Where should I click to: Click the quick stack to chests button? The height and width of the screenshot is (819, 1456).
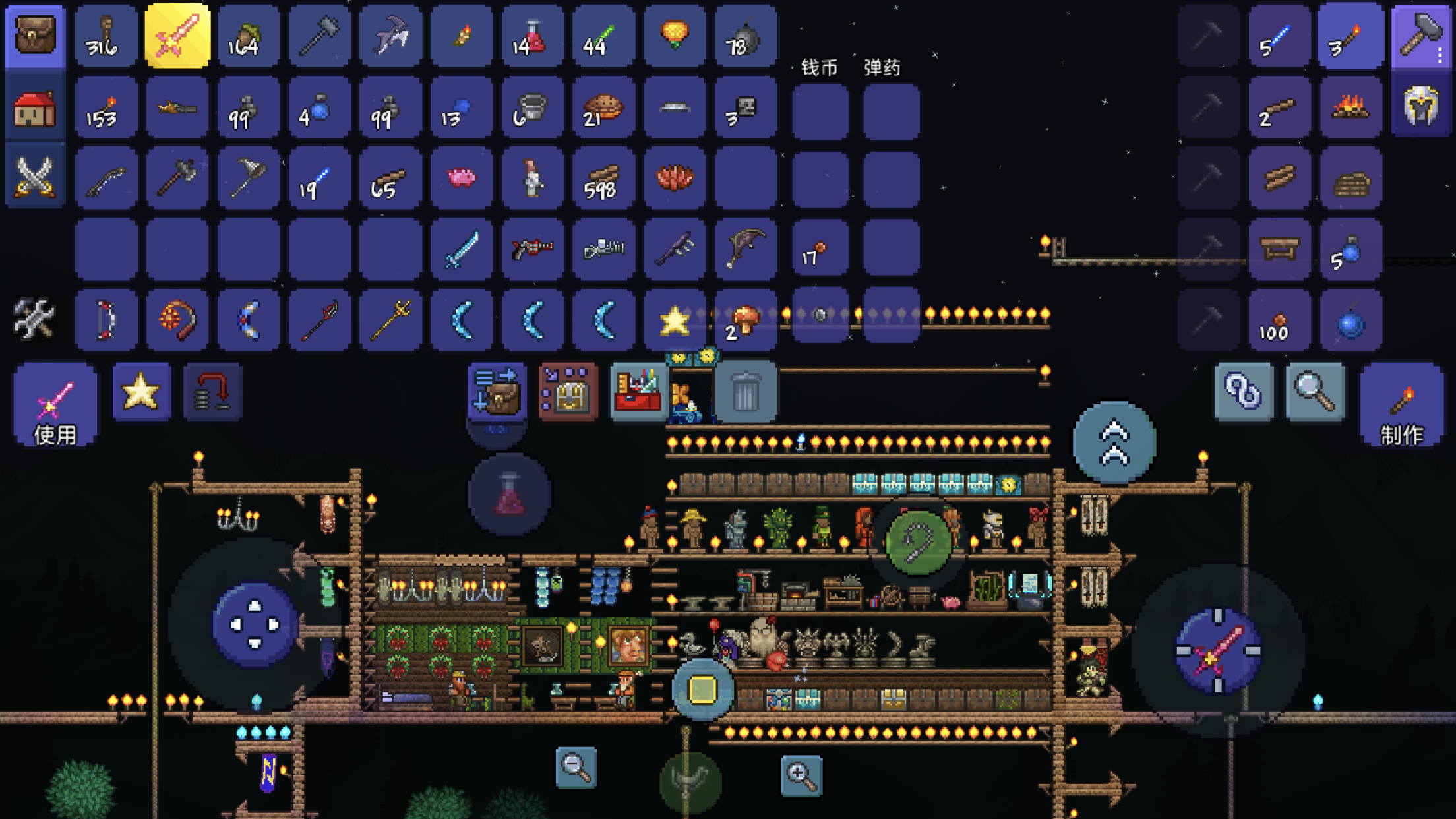tap(497, 392)
